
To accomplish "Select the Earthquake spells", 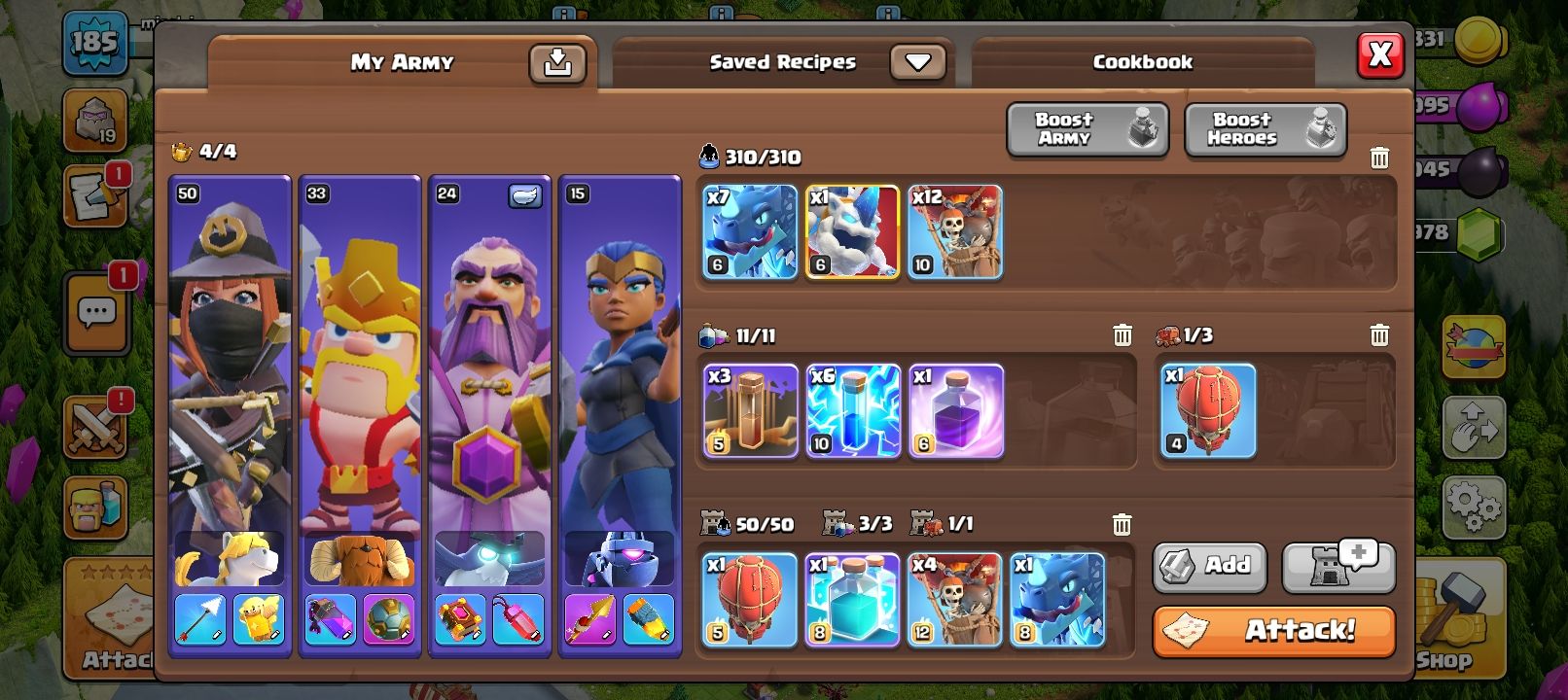I will click(x=749, y=409).
